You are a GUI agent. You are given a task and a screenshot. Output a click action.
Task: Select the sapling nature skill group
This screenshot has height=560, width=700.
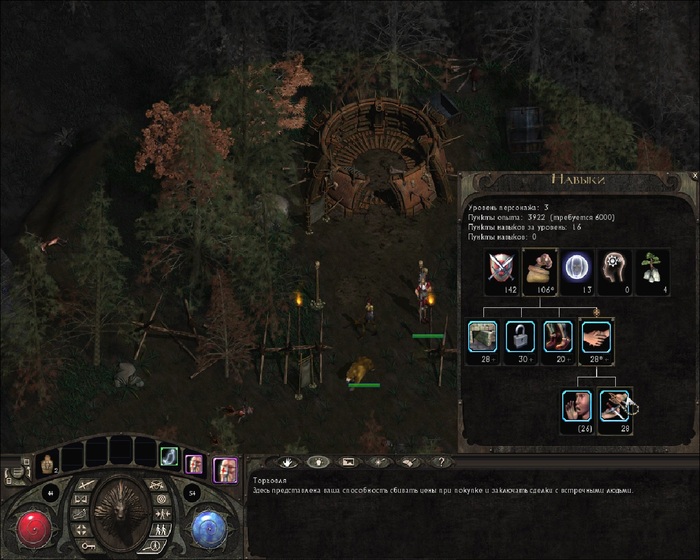pos(654,267)
